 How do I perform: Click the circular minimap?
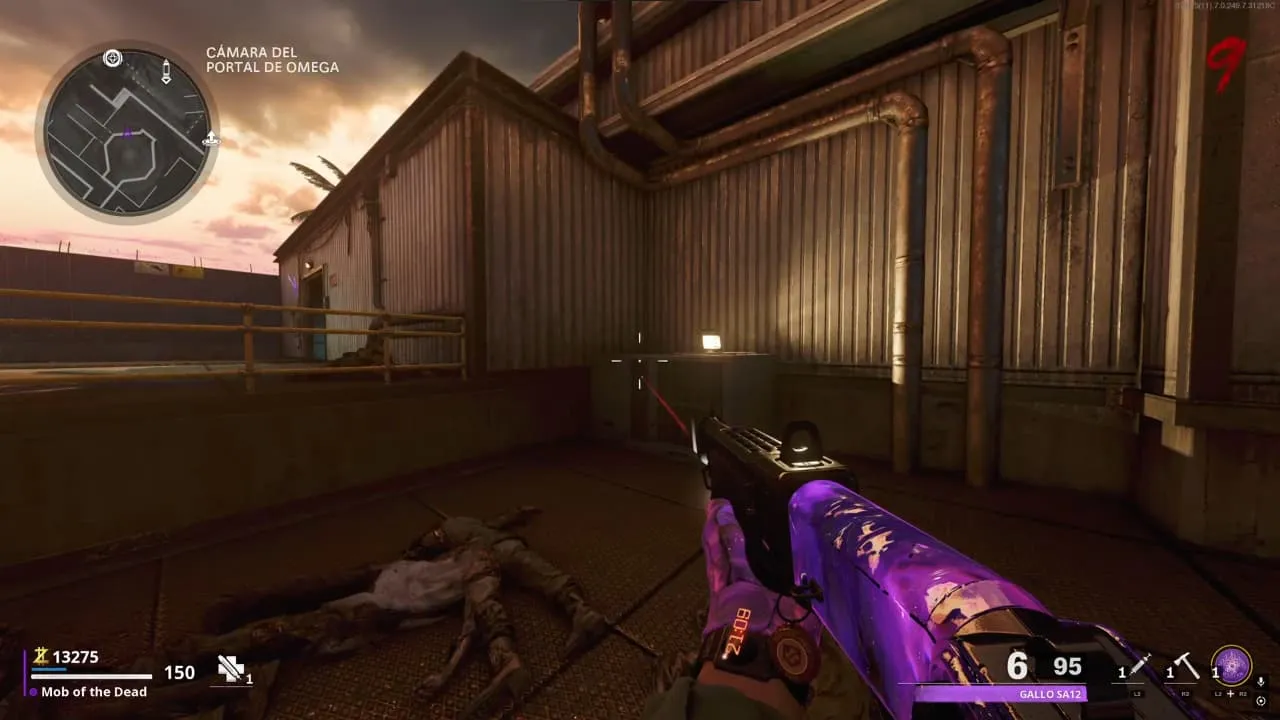tap(127, 130)
